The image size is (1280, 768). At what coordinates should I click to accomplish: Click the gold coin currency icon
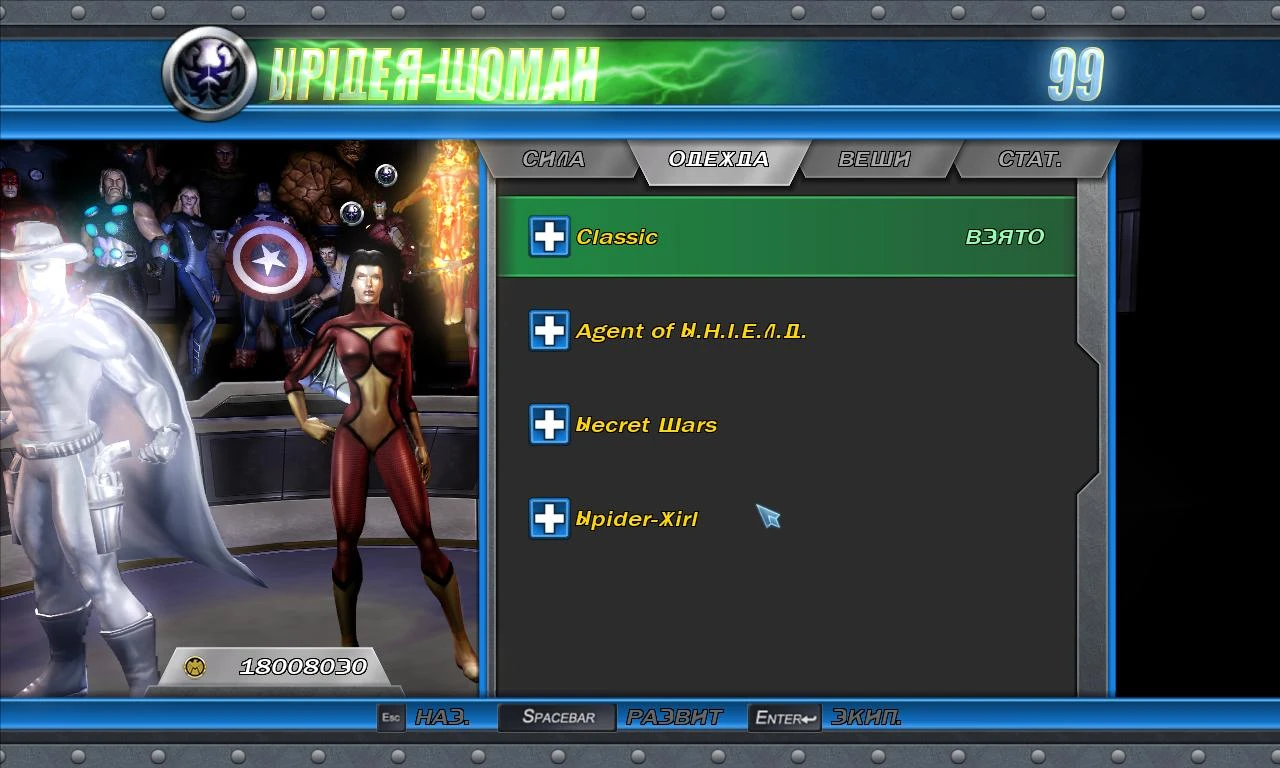pyautogui.click(x=195, y=663)
